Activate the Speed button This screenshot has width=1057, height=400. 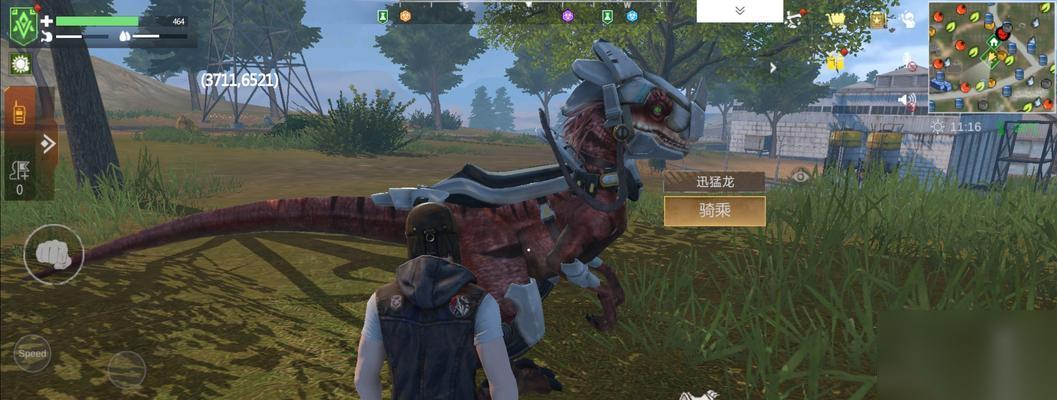32,354
